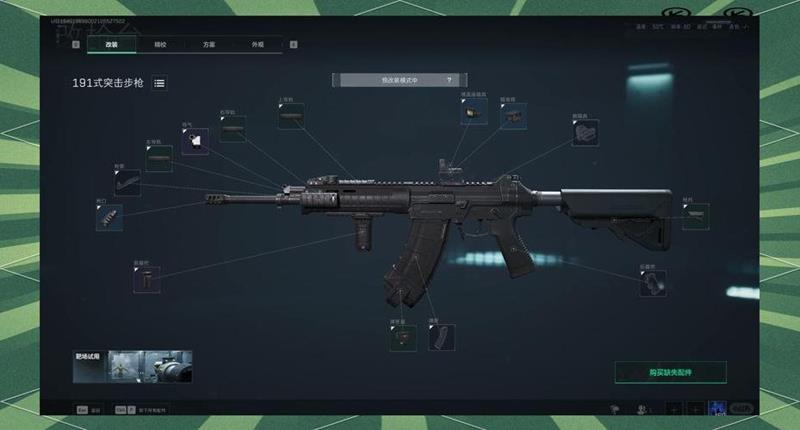Choose the stock attachment slot (枪托)

click(x=695, y=217)
